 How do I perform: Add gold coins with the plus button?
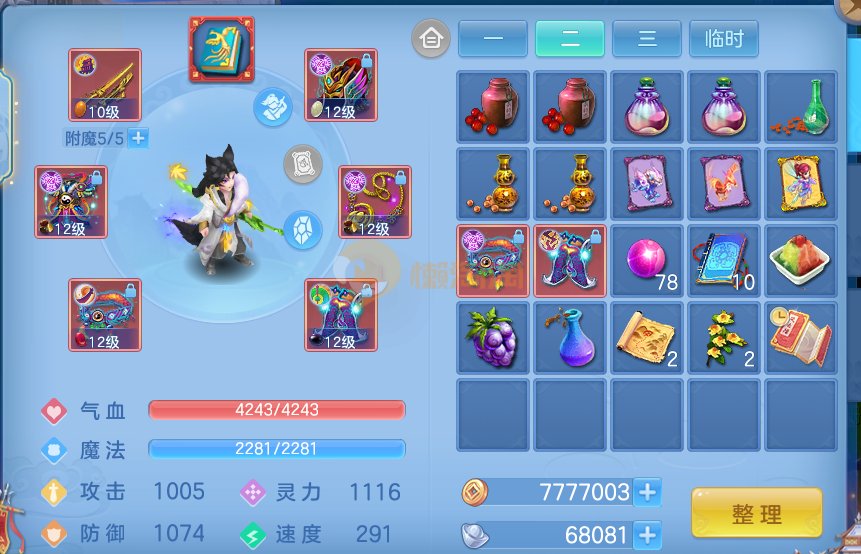point(647,492)
